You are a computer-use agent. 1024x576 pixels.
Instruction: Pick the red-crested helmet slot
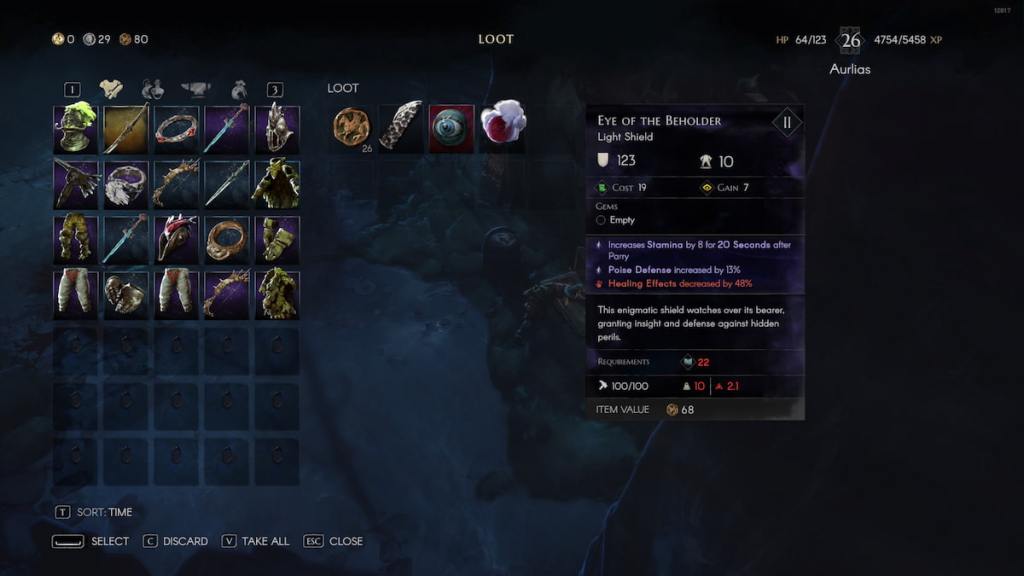click(176, 239)
